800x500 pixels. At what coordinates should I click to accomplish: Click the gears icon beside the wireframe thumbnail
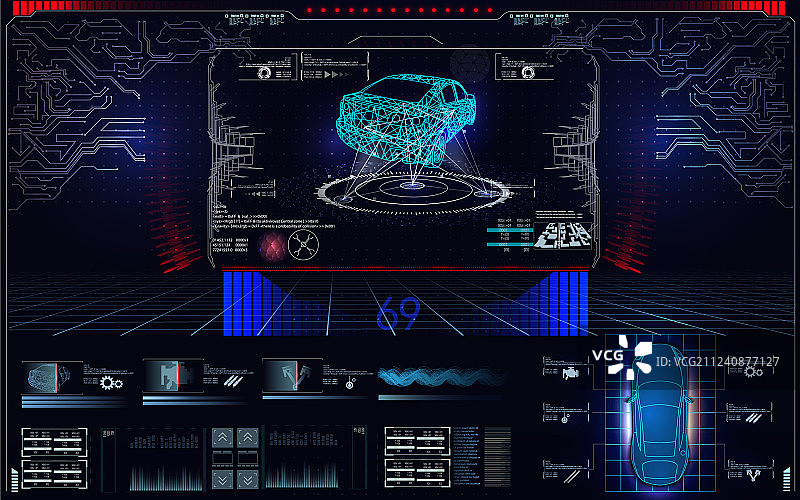pyautogui.click(x=110, y=381)
